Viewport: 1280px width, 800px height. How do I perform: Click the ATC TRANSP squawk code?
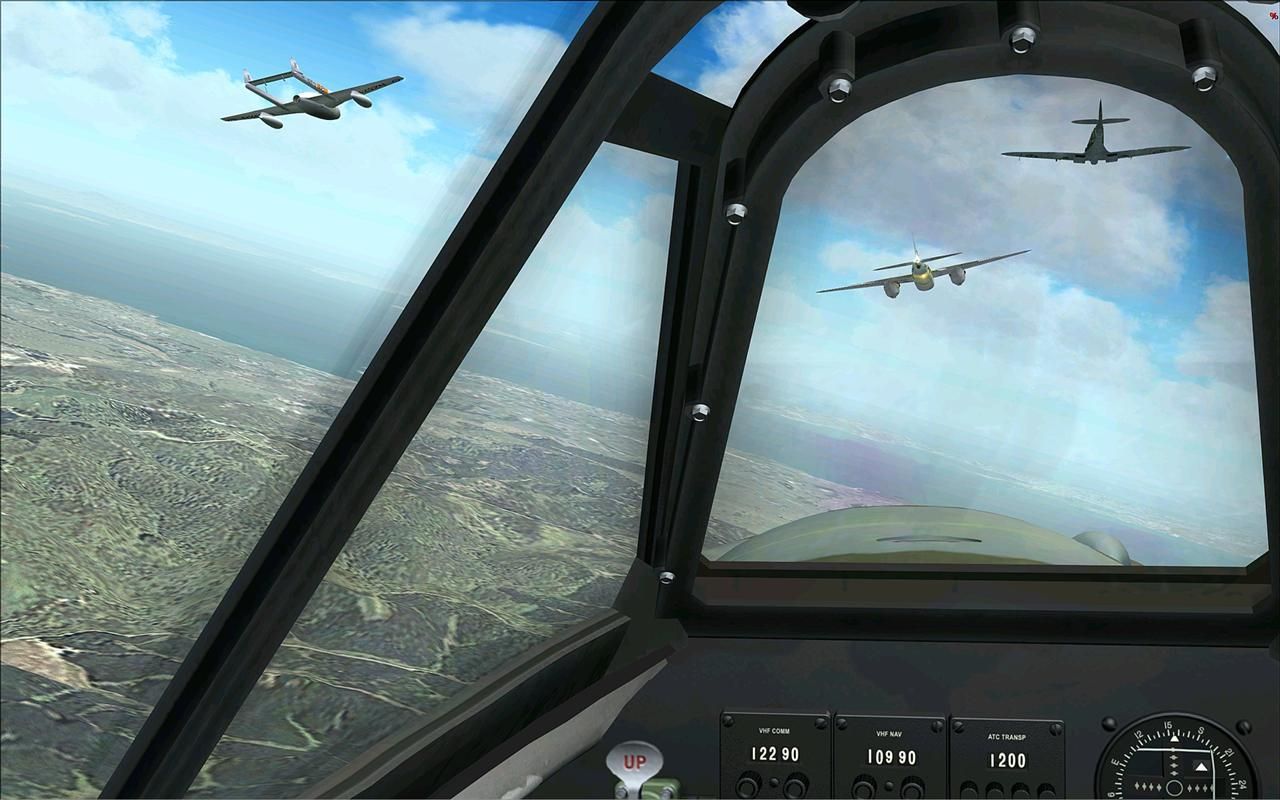click(1007, 760)
